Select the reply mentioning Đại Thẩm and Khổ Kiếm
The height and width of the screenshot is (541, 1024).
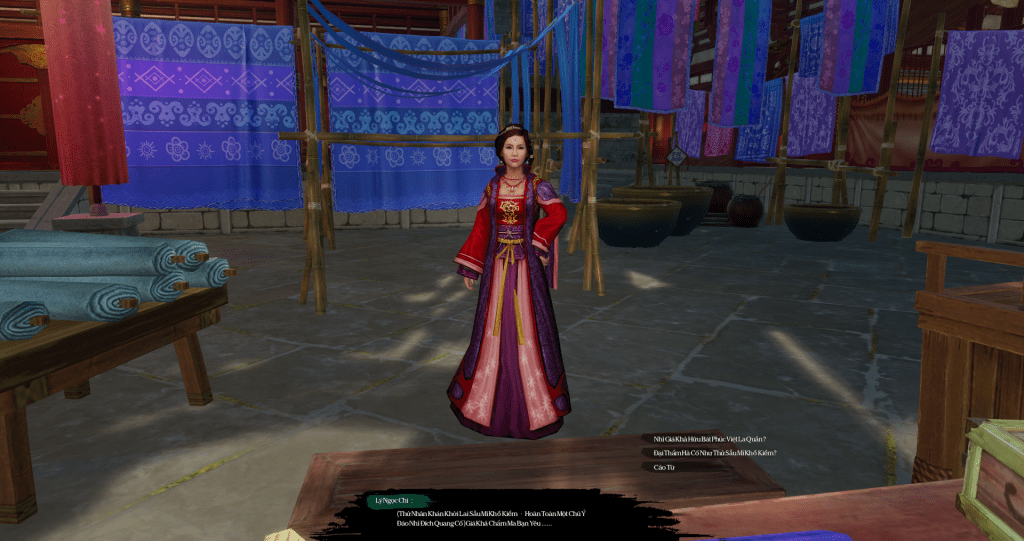point(714,453)
